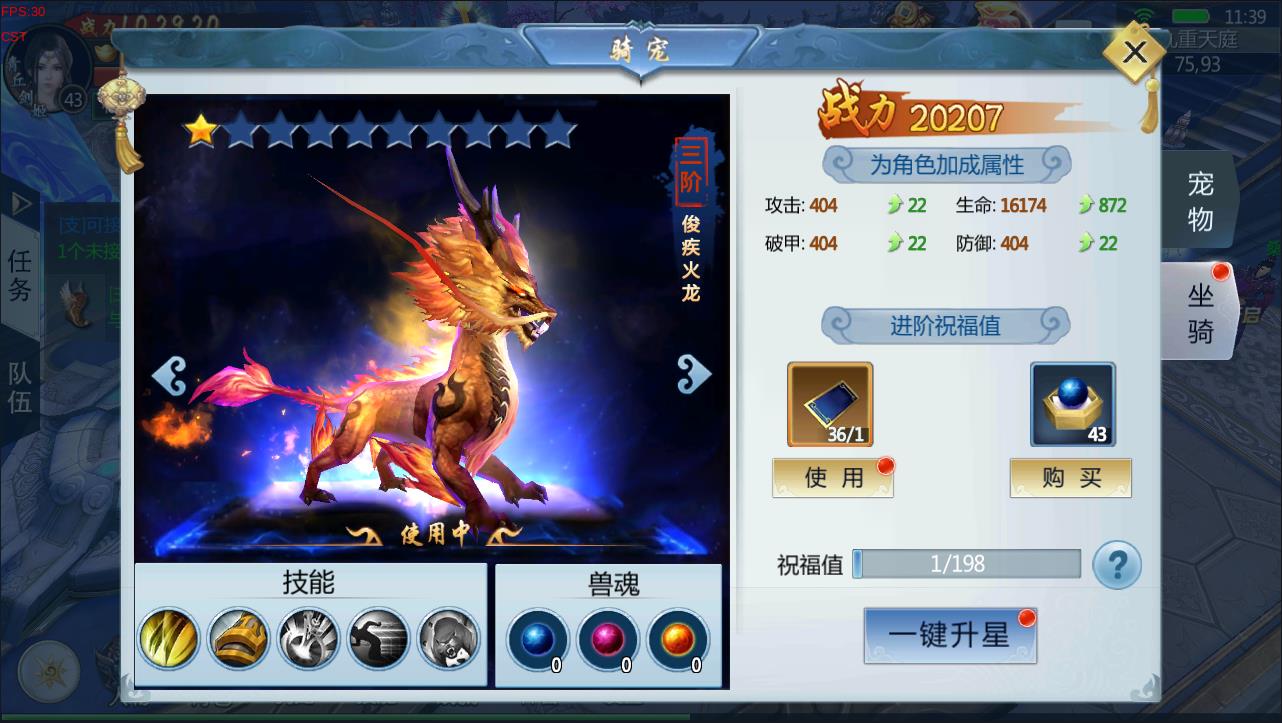
Task: Select the first yellow claw skill icon
Action: click(169, 640)
